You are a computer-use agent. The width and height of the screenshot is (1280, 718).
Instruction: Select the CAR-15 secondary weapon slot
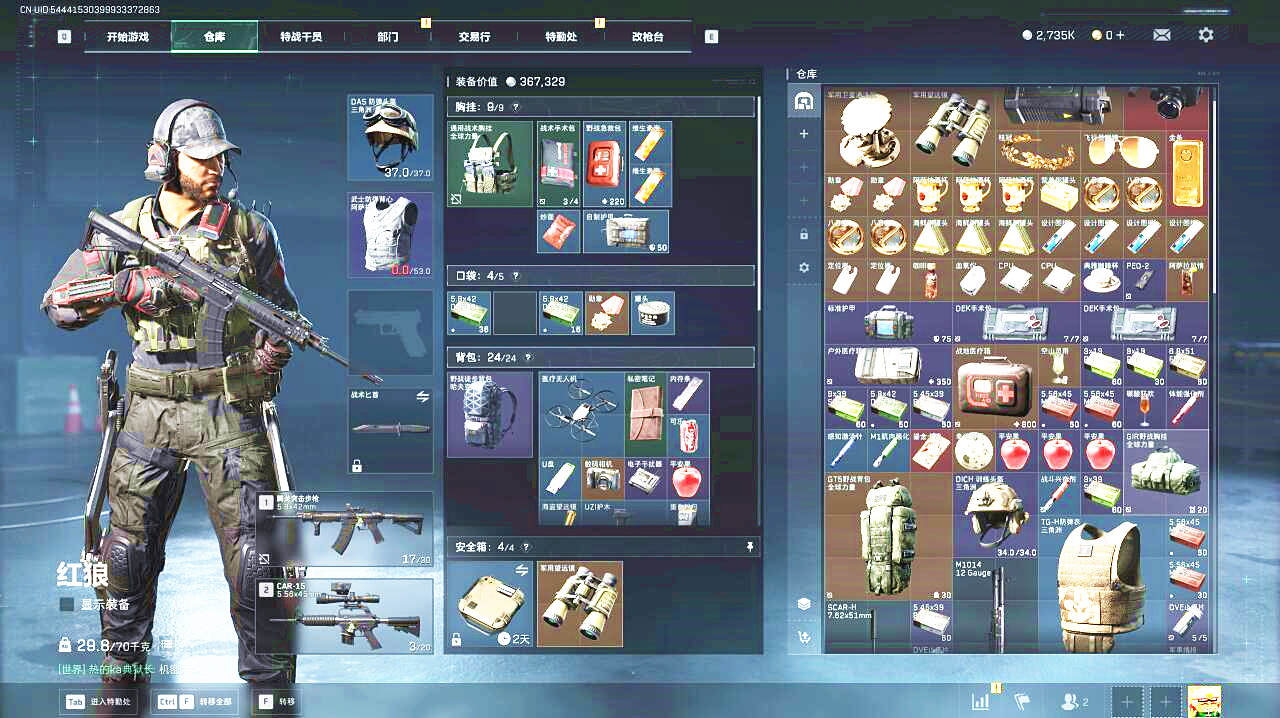point(345,616)
